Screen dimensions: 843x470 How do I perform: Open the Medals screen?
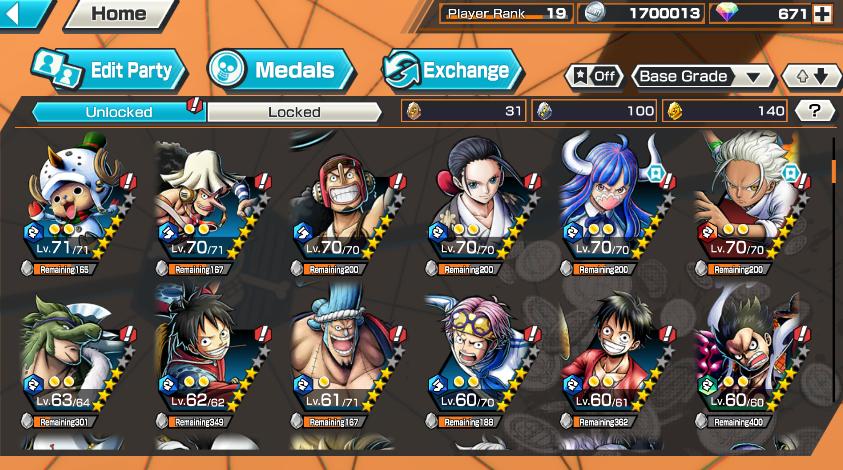(x=281, y=70)
